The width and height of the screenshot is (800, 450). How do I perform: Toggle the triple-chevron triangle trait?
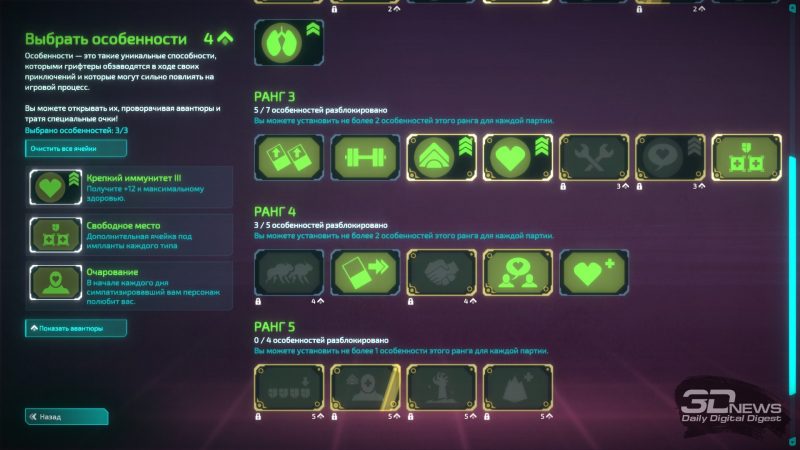441,158
